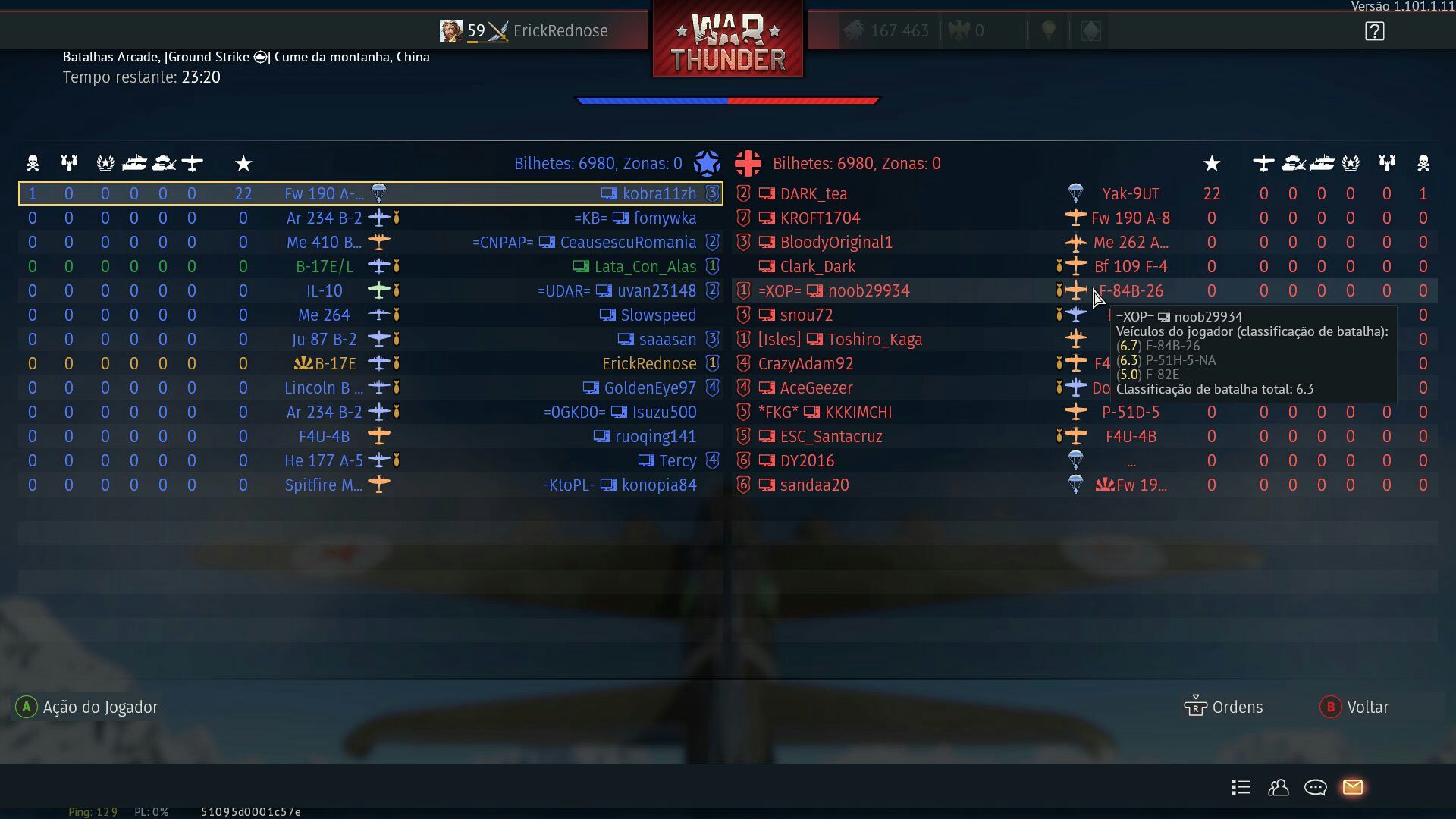Image resolution: width=1456 pixels, height=819 pixels.
Task: Click the ErickRednose profile name at top
Action: pyautogui.click(x=560, y=30)
